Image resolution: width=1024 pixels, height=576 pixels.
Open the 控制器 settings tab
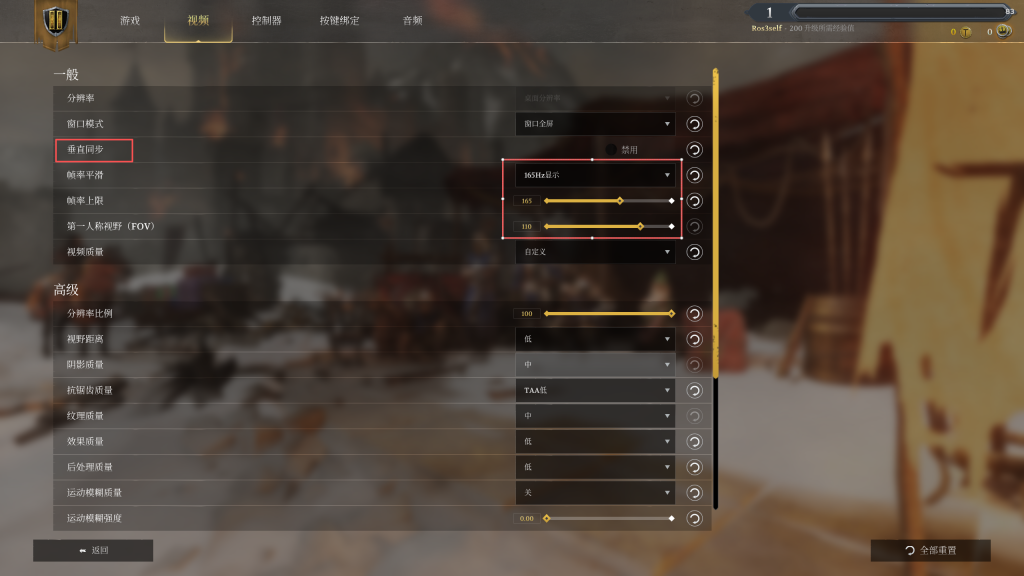coord(266,20)
